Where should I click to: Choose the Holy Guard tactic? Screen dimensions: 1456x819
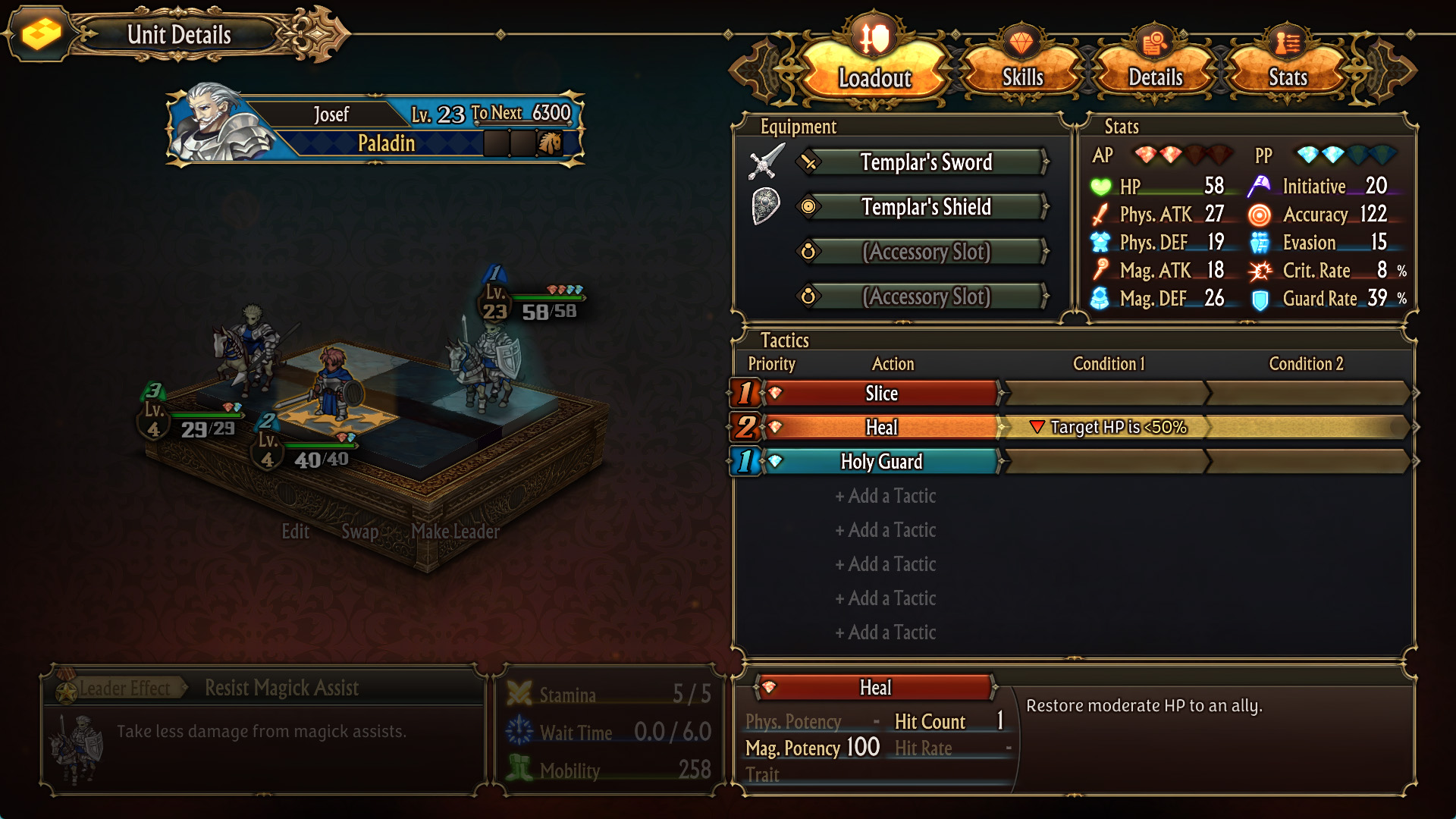click(881, 462)
